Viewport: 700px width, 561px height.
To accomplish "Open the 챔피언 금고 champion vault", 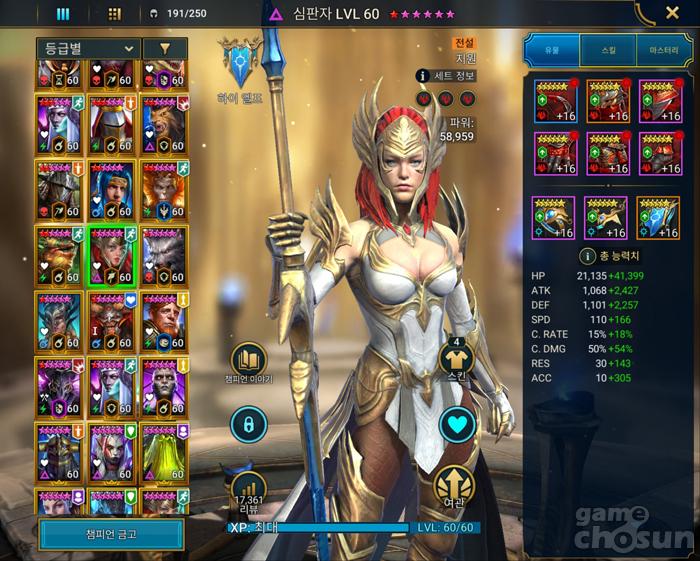I will [110, 533].
